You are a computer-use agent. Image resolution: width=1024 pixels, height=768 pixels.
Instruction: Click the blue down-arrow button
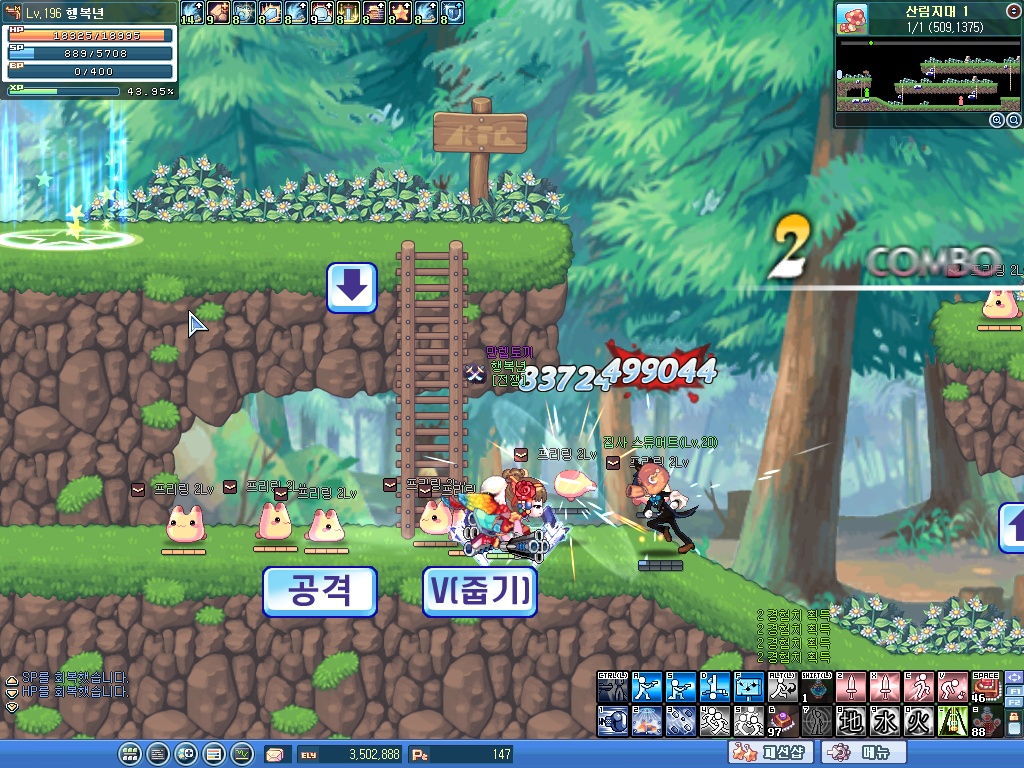point(352,288)
